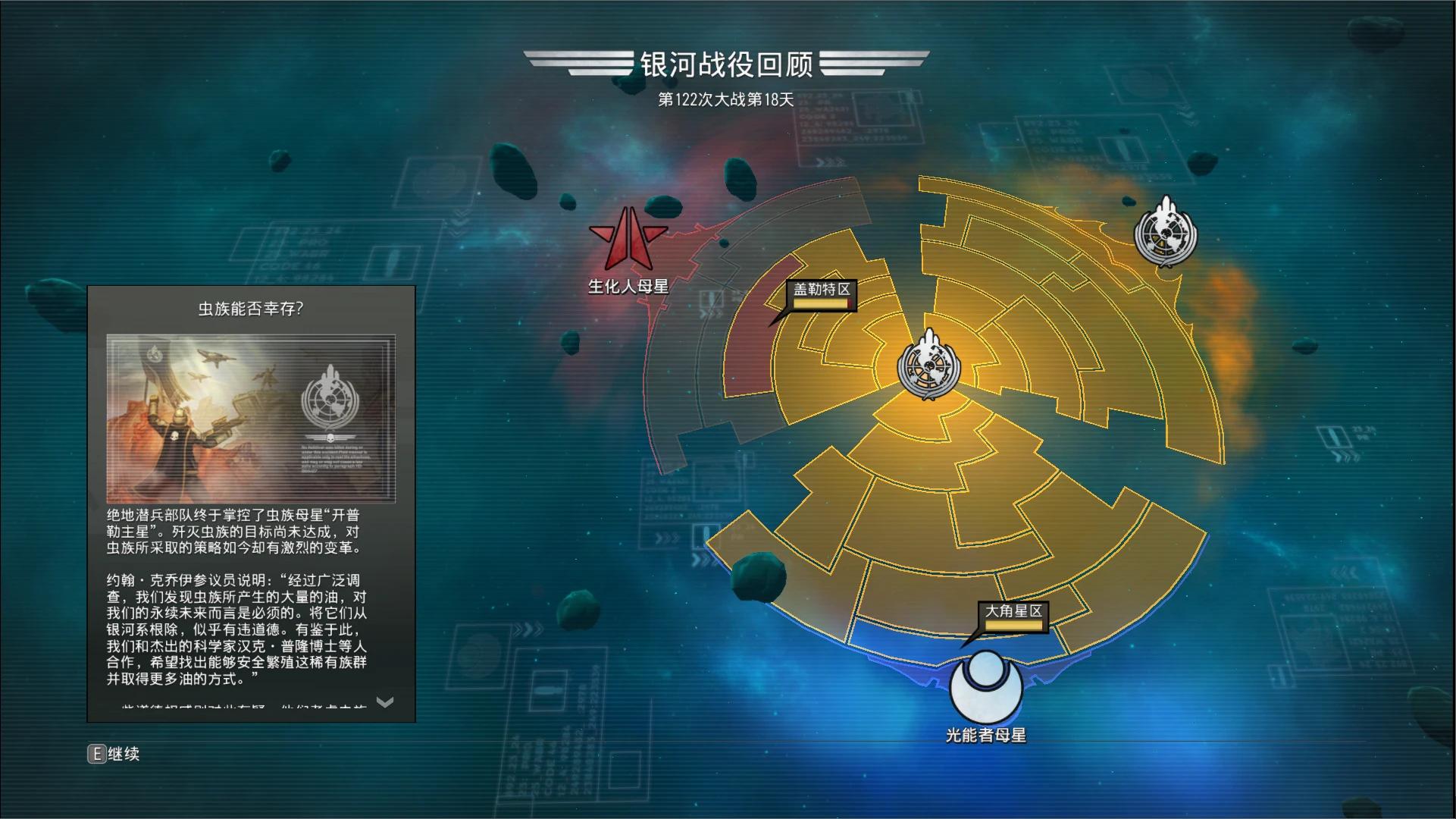
Task: Click the conquered bug homeworld emblem
Action: (1165, 231)
